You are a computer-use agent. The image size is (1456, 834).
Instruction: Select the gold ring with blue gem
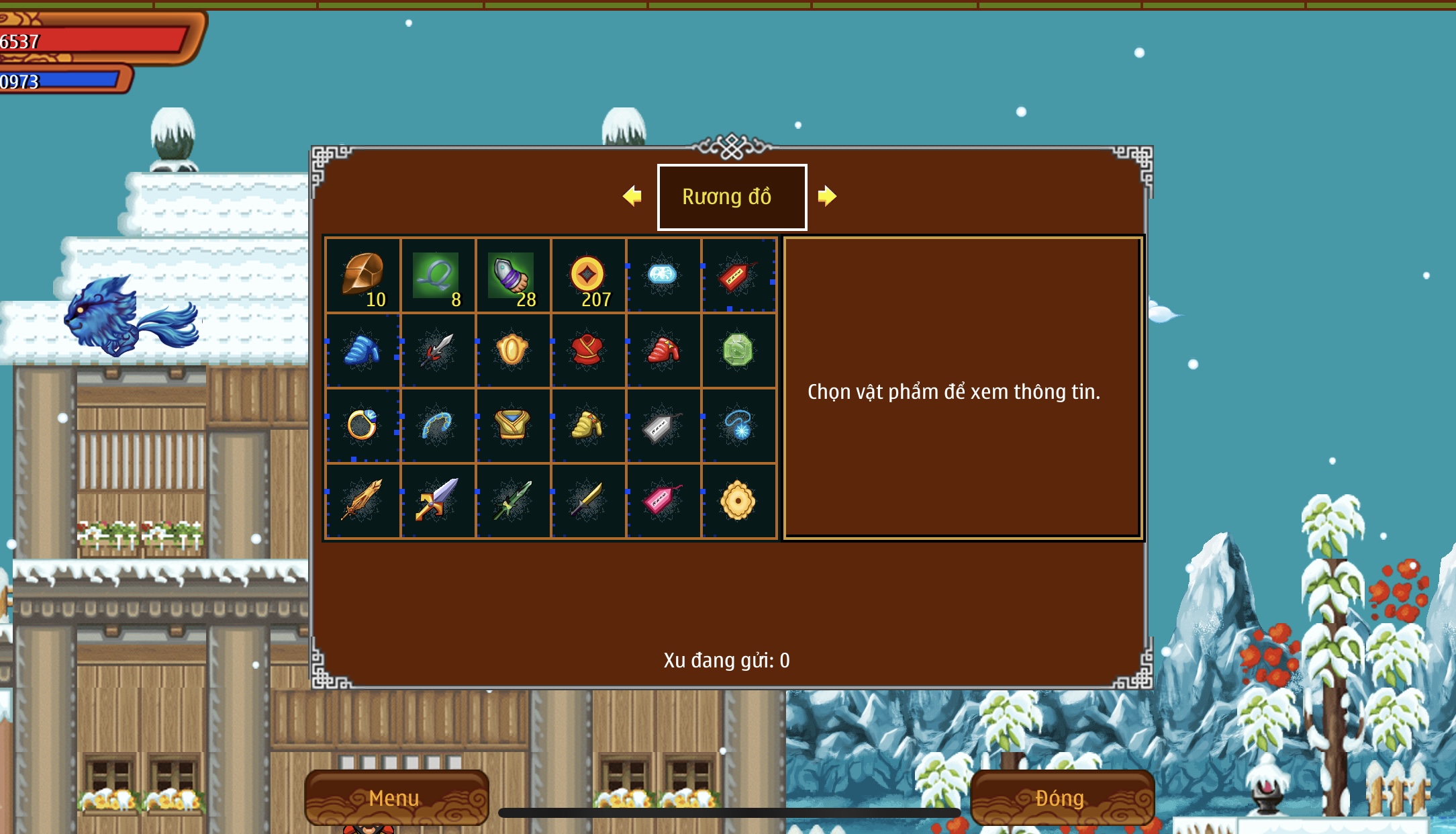pyautogui.click(x=362, y=425)
